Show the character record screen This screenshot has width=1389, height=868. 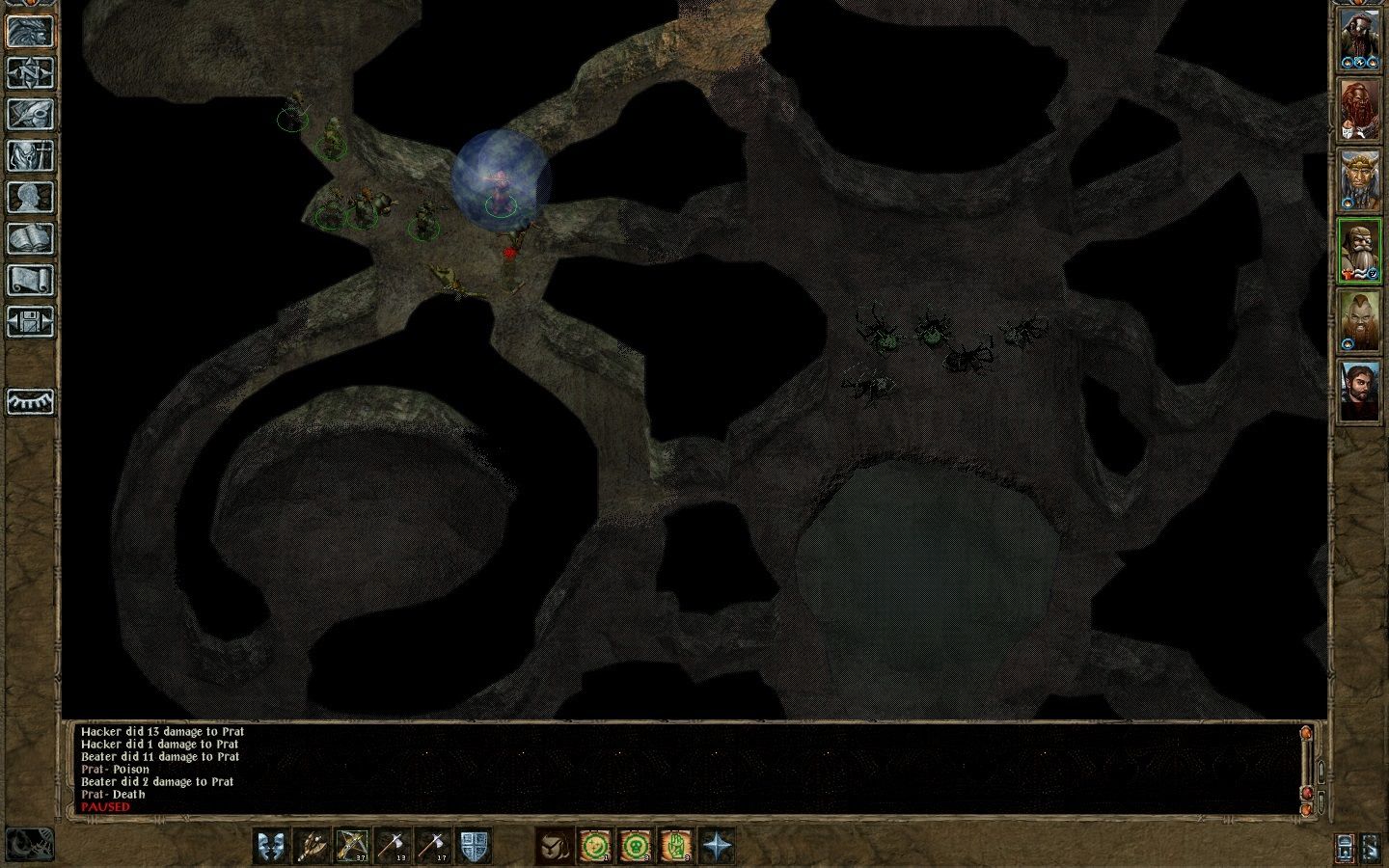(x=30, y=197)
